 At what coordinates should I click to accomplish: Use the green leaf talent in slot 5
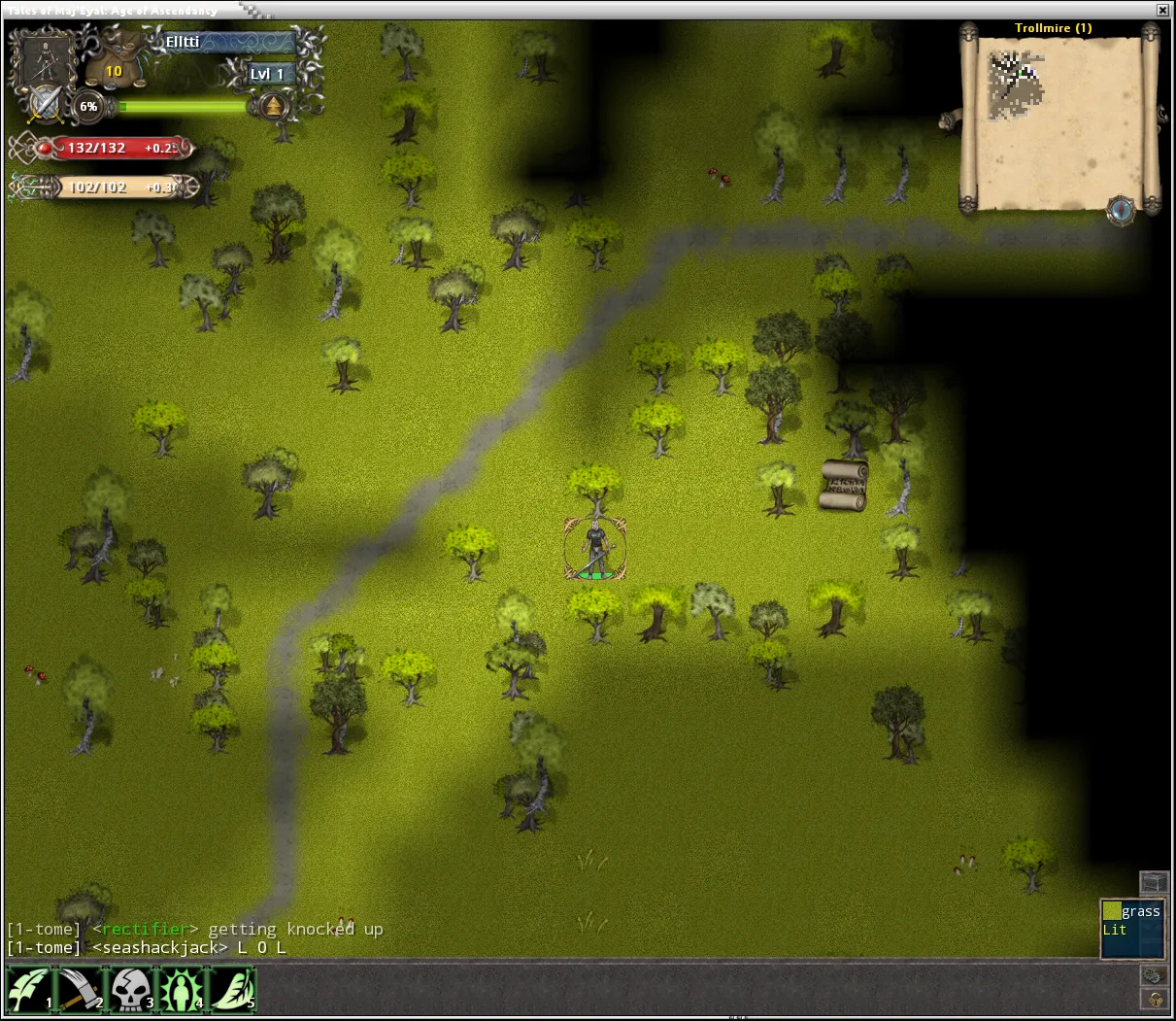[232, 990]
